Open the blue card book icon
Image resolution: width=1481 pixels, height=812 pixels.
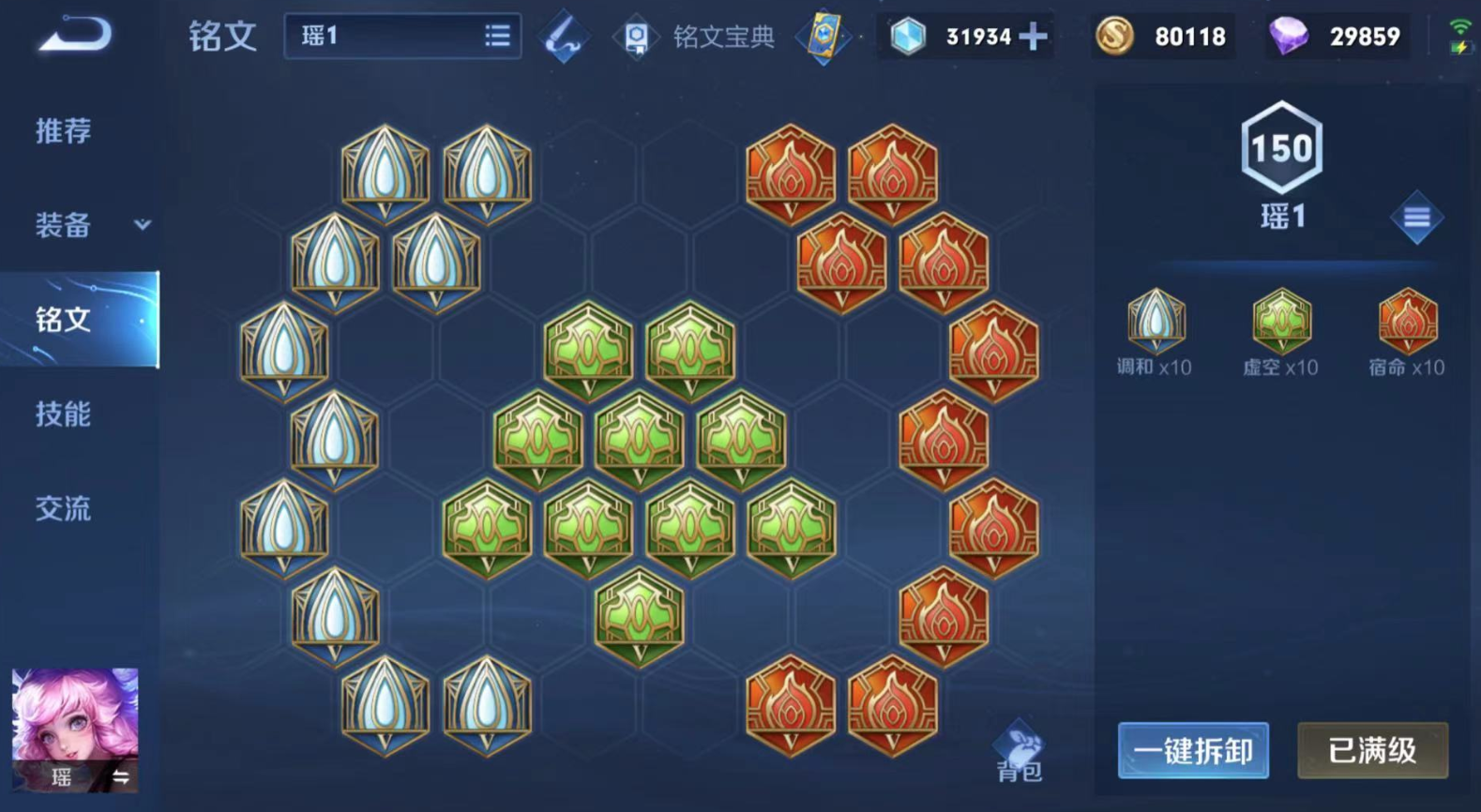823,38
